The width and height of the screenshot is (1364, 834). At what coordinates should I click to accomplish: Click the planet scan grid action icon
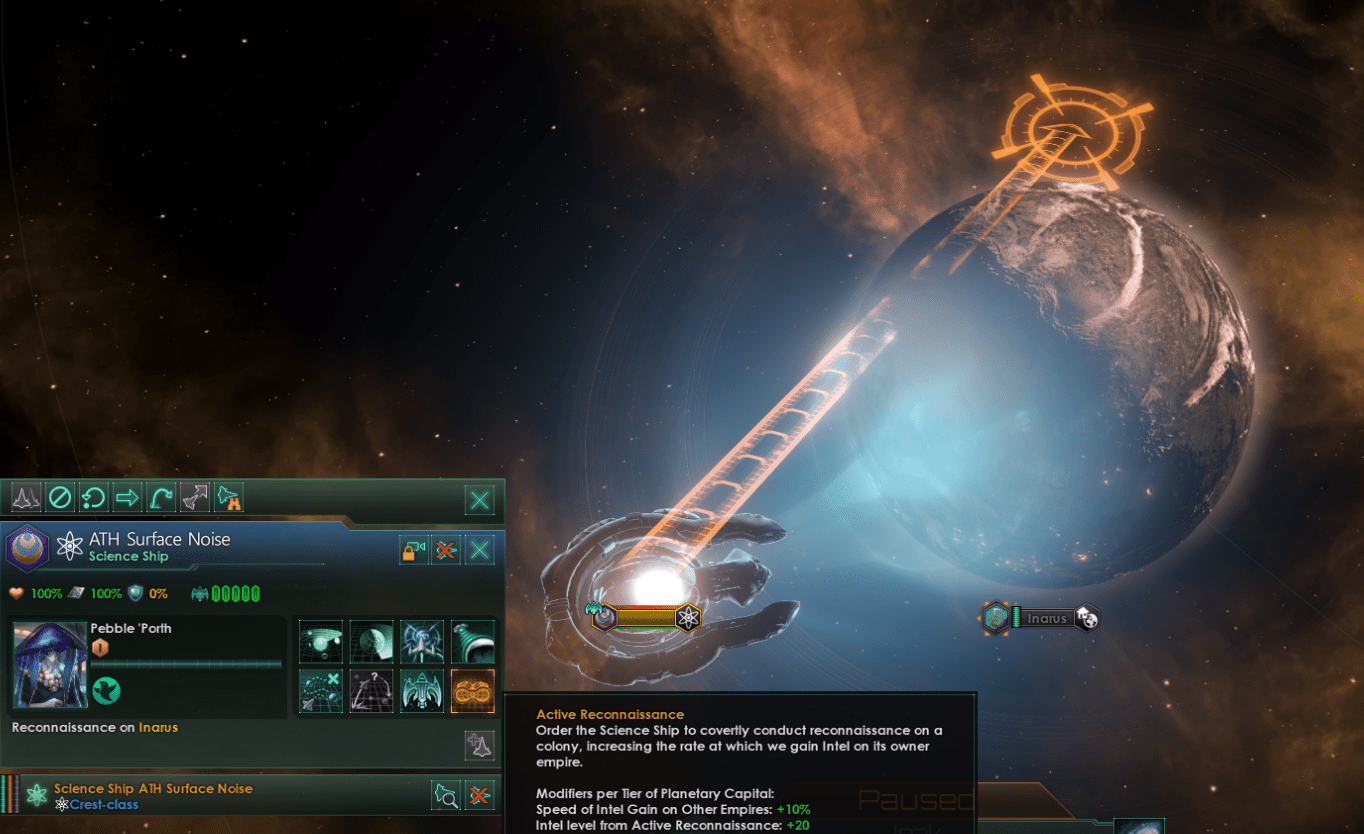(x=371, y=642)
